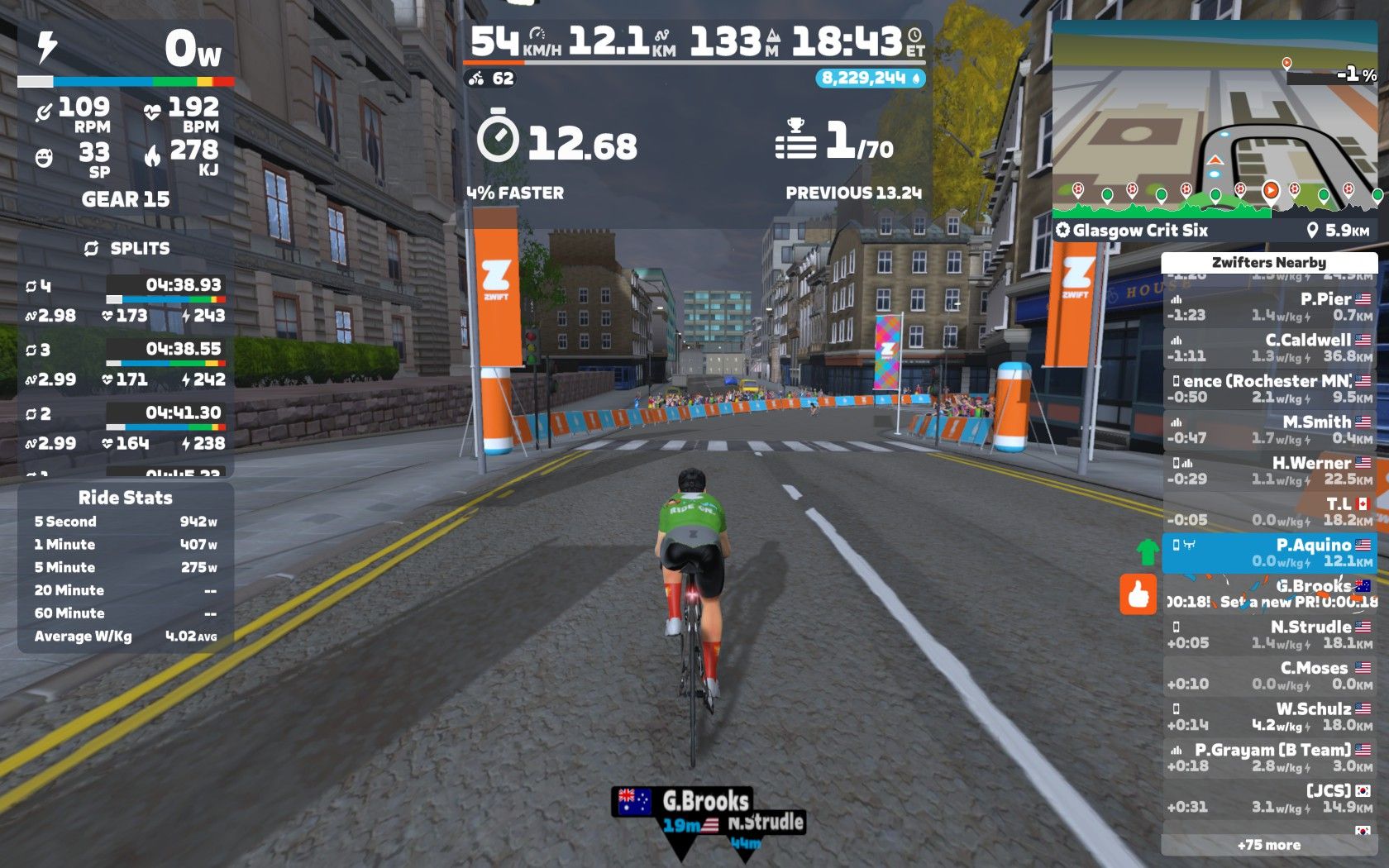1389x868 pixels.
Task: Open the Glasgow Crit Six minimap
Action: 1215,124
